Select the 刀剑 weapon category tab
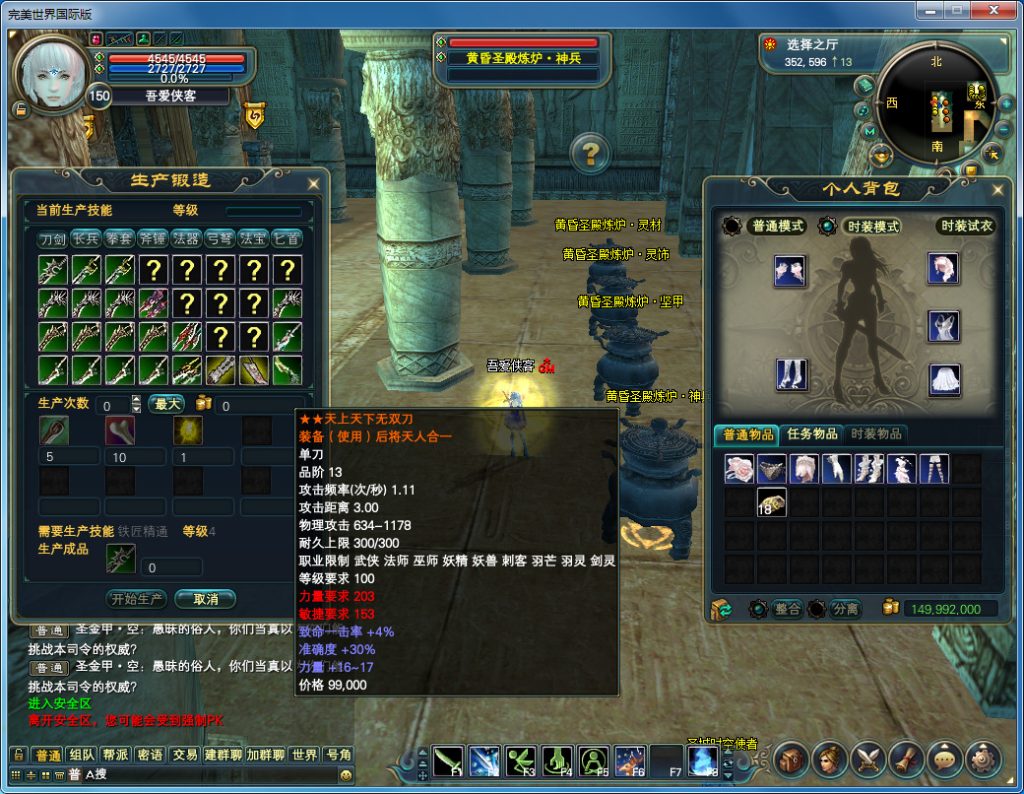Screen dimensions: 1024x794 53,239
